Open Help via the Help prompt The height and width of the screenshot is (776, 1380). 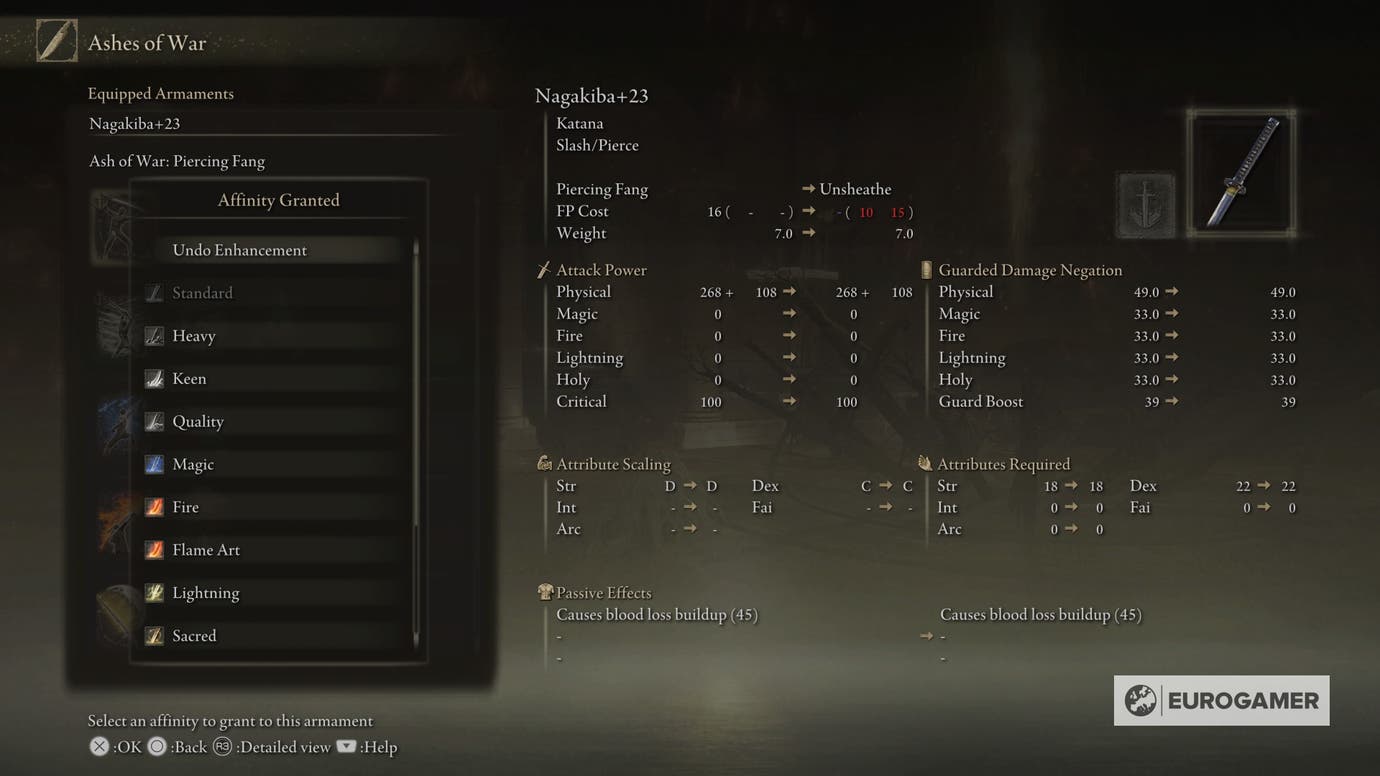345,746
